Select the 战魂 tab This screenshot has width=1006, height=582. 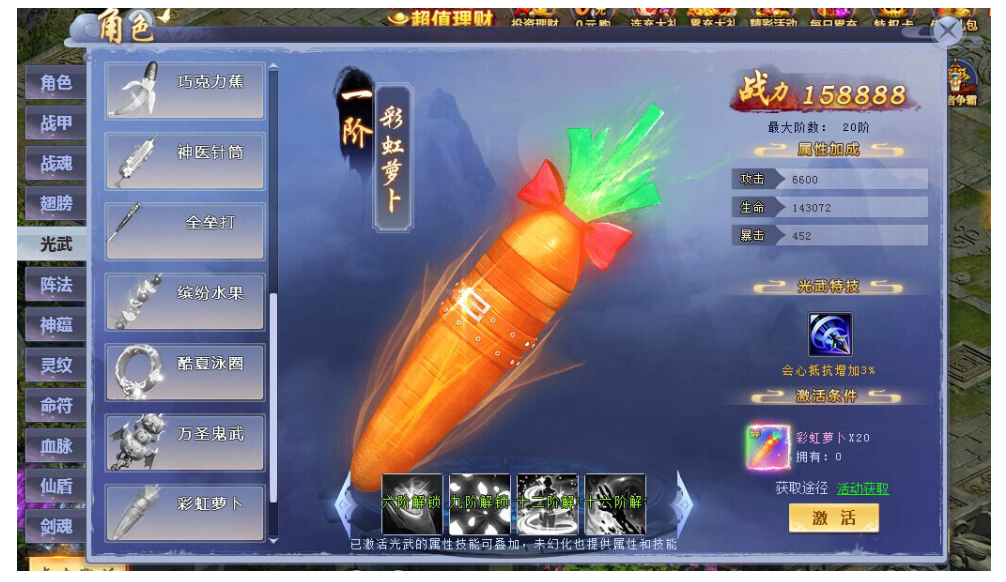[x=56, y=163]
